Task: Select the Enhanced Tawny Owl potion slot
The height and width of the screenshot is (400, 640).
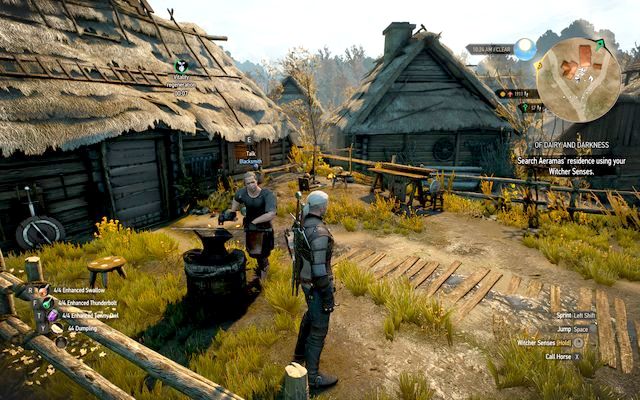Action: pos(51,315)
